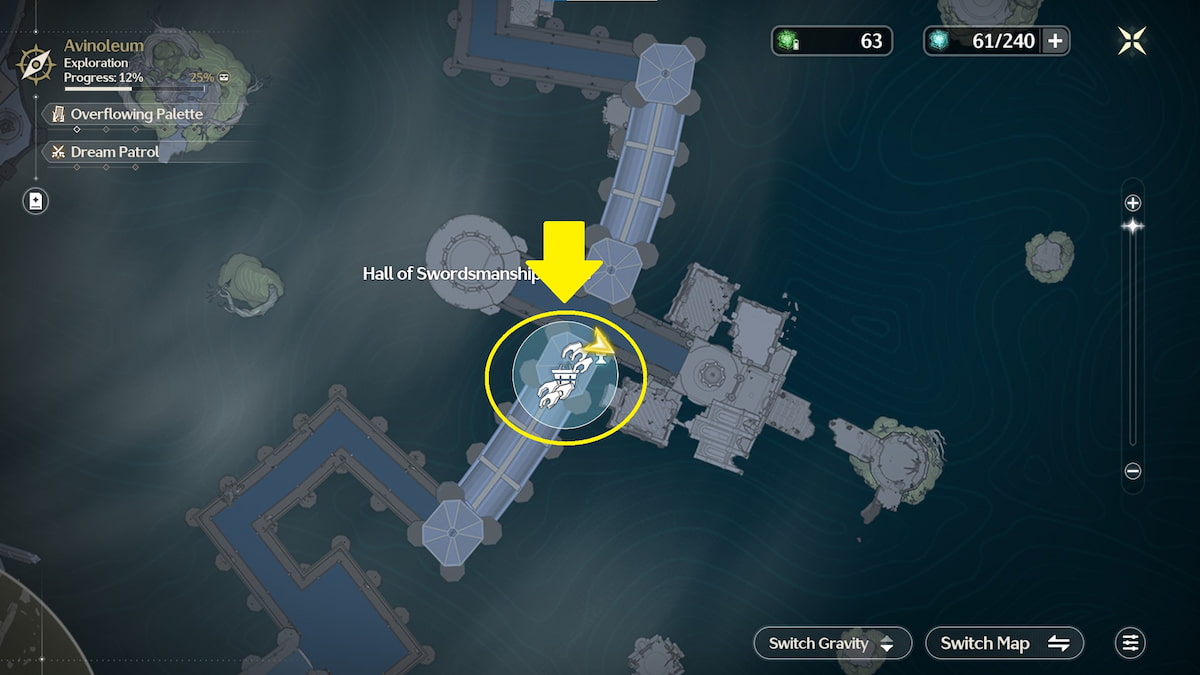Open the 25% exploration reward chest
The width and height of the screenshot is (1200, 675).
[x=224, y=77]
